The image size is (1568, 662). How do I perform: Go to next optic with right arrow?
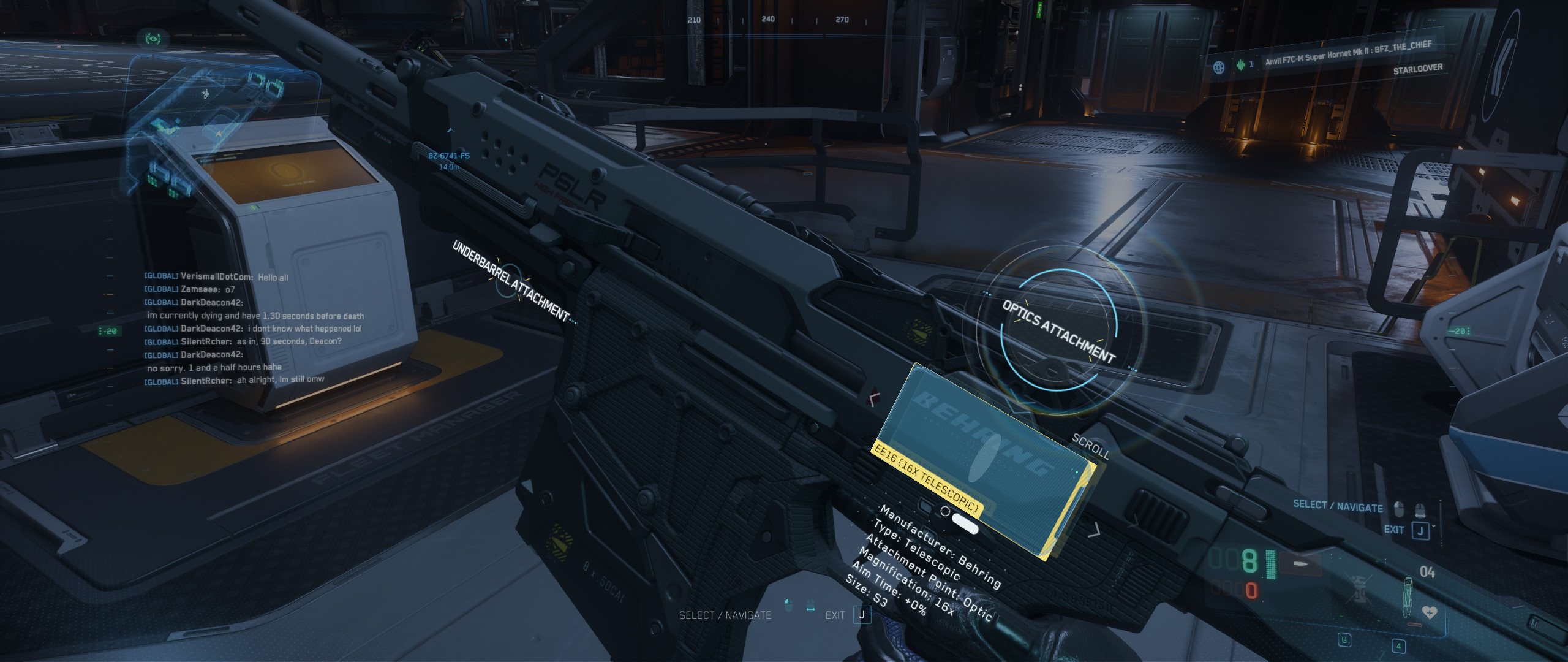[x=1094, y=529]
